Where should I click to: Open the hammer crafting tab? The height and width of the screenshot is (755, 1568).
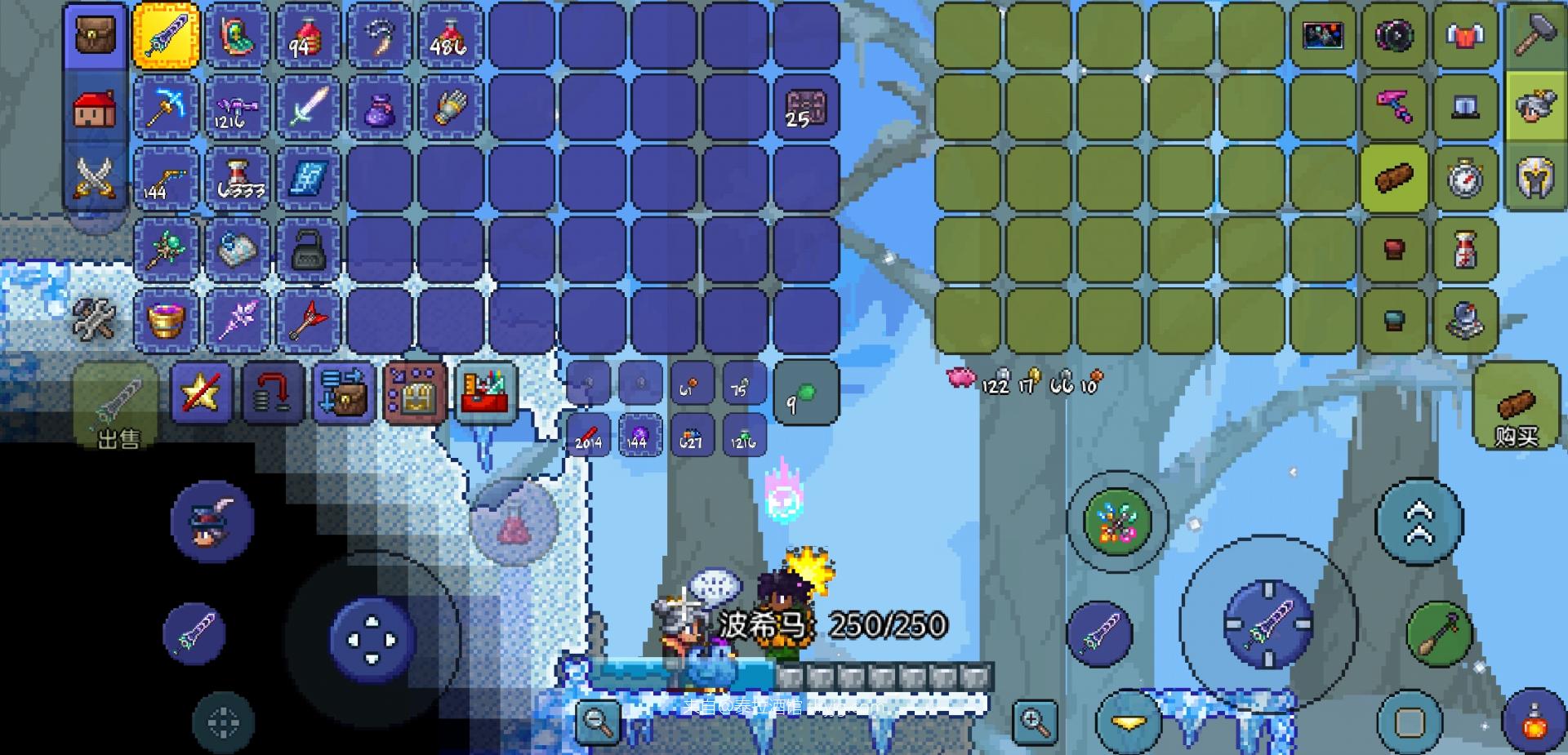tap(1535, 36)
